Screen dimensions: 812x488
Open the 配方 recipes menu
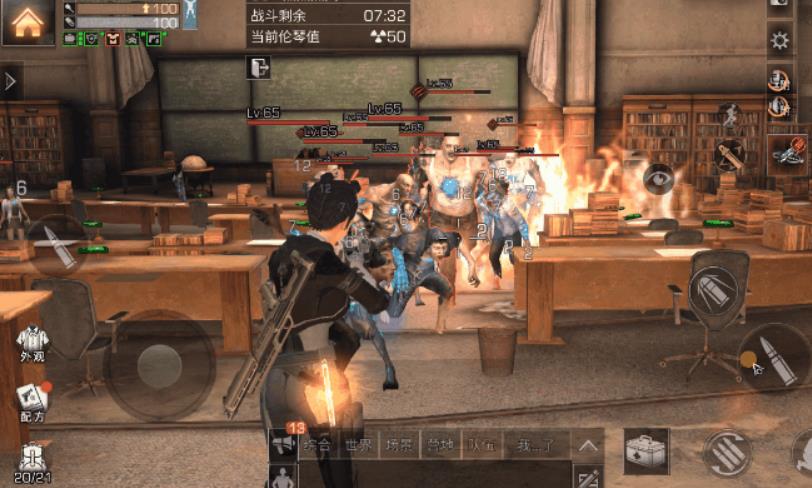pos(32,399)
